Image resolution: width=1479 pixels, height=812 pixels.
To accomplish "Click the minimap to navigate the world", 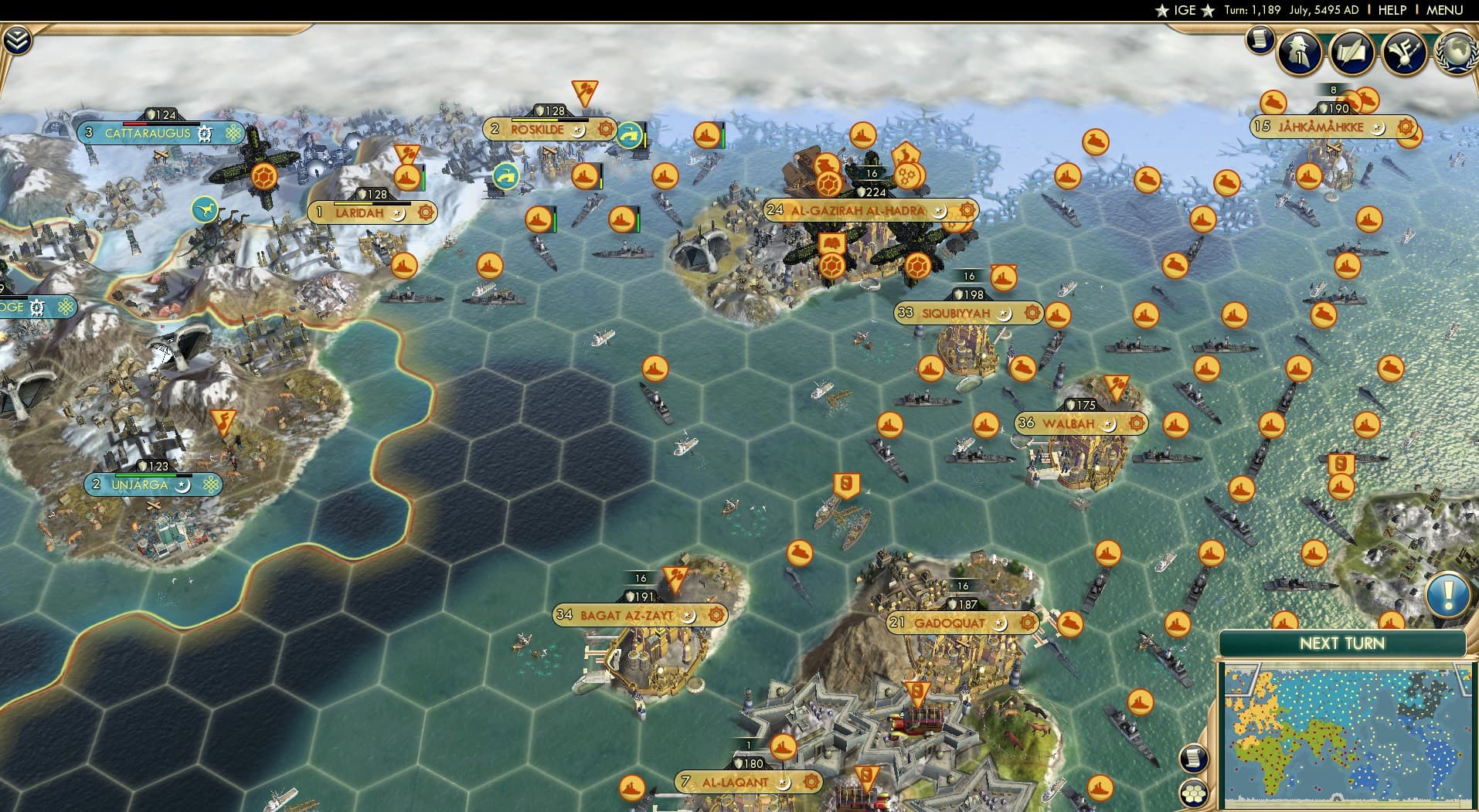I will [1345, 734].
